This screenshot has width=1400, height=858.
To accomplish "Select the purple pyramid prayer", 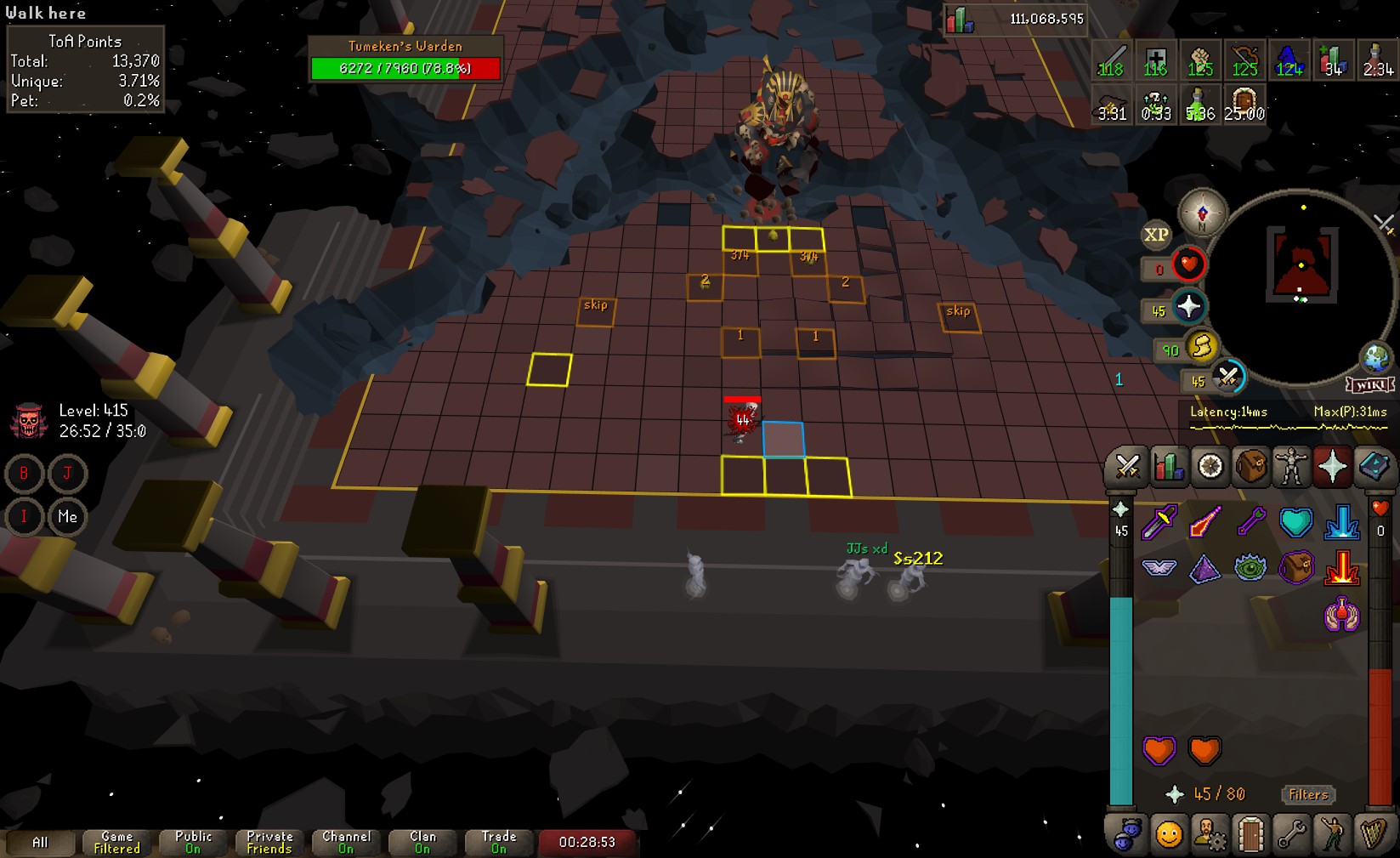I will pyautogui.click(x=1204, y=567).
